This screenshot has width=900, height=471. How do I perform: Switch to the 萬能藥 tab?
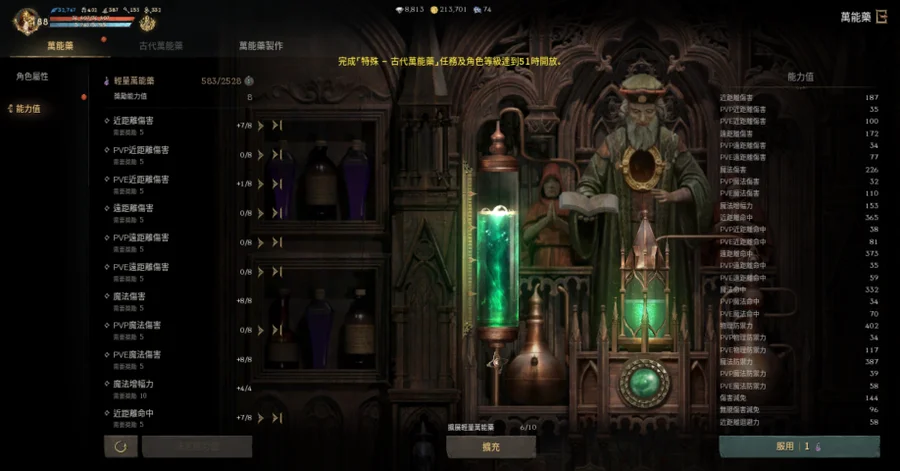[x=59, y=46]
